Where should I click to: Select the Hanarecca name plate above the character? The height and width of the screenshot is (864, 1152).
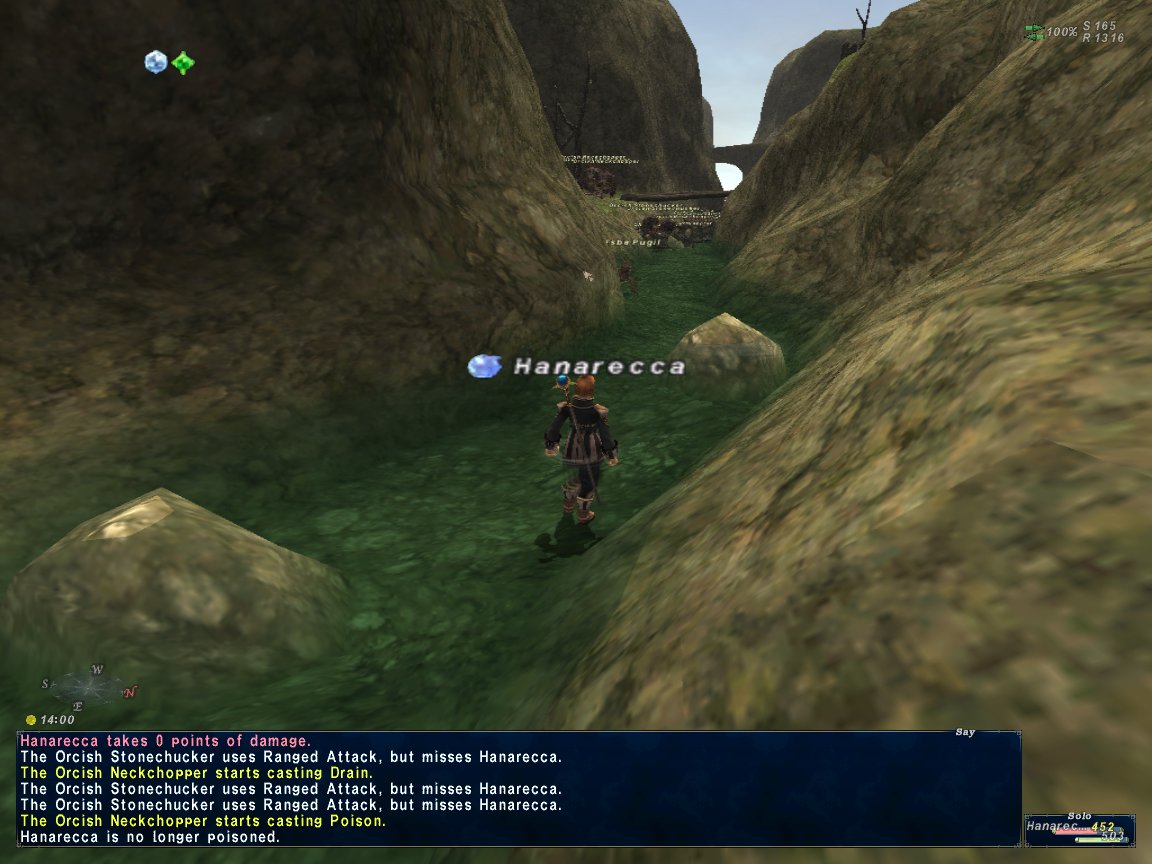click(598, 367)
